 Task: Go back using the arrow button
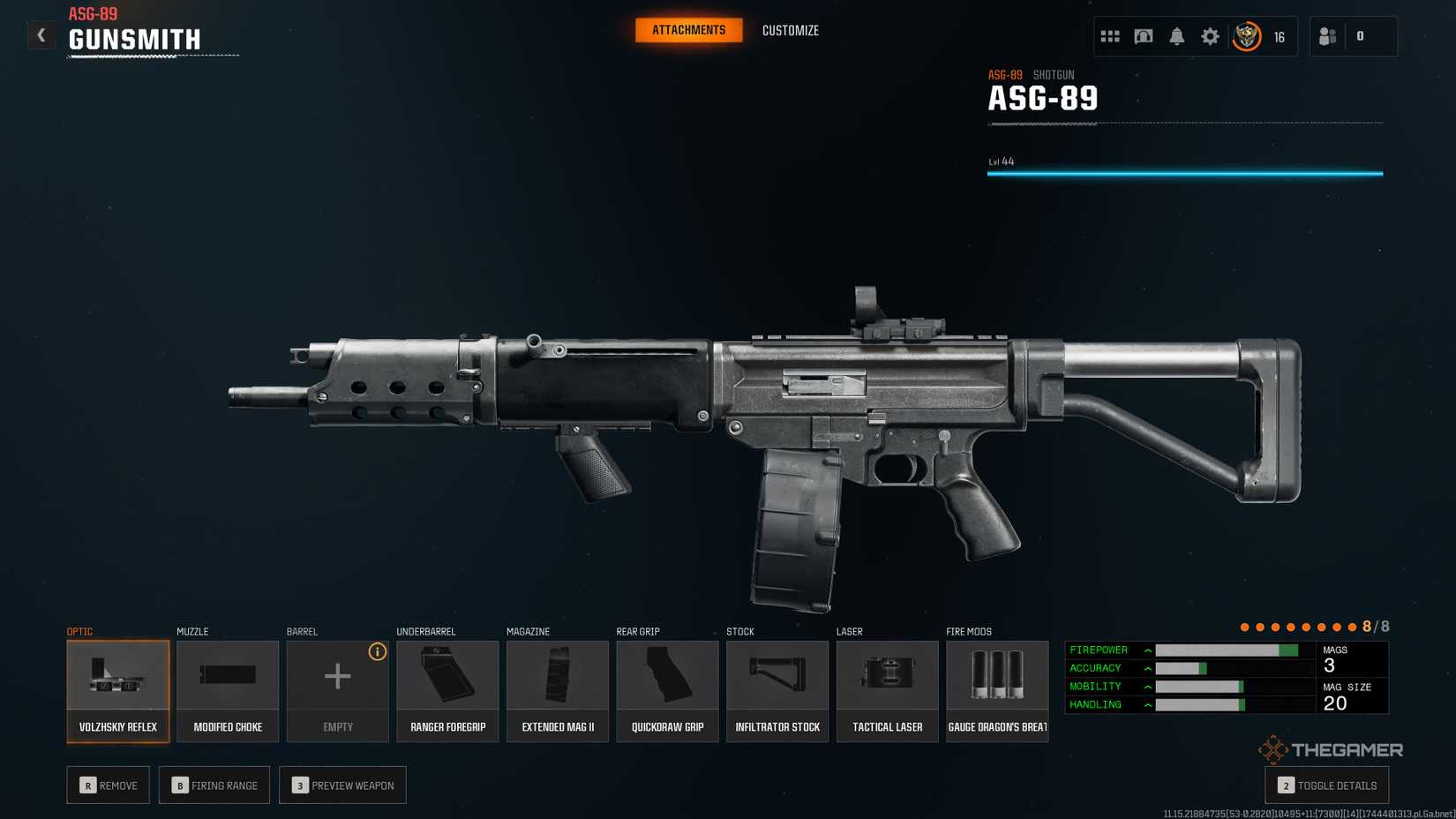coord(41,35)
